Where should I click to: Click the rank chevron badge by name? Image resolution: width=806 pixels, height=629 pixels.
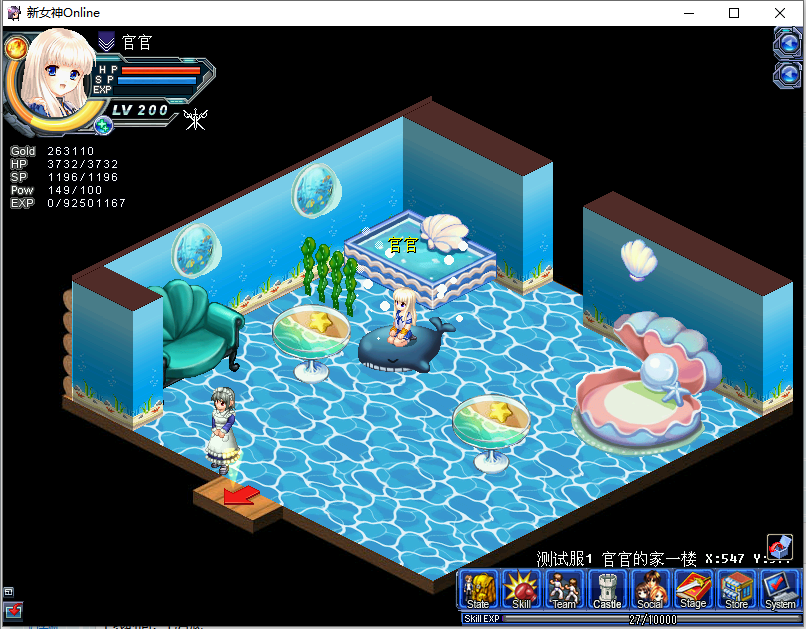point(107,42)
